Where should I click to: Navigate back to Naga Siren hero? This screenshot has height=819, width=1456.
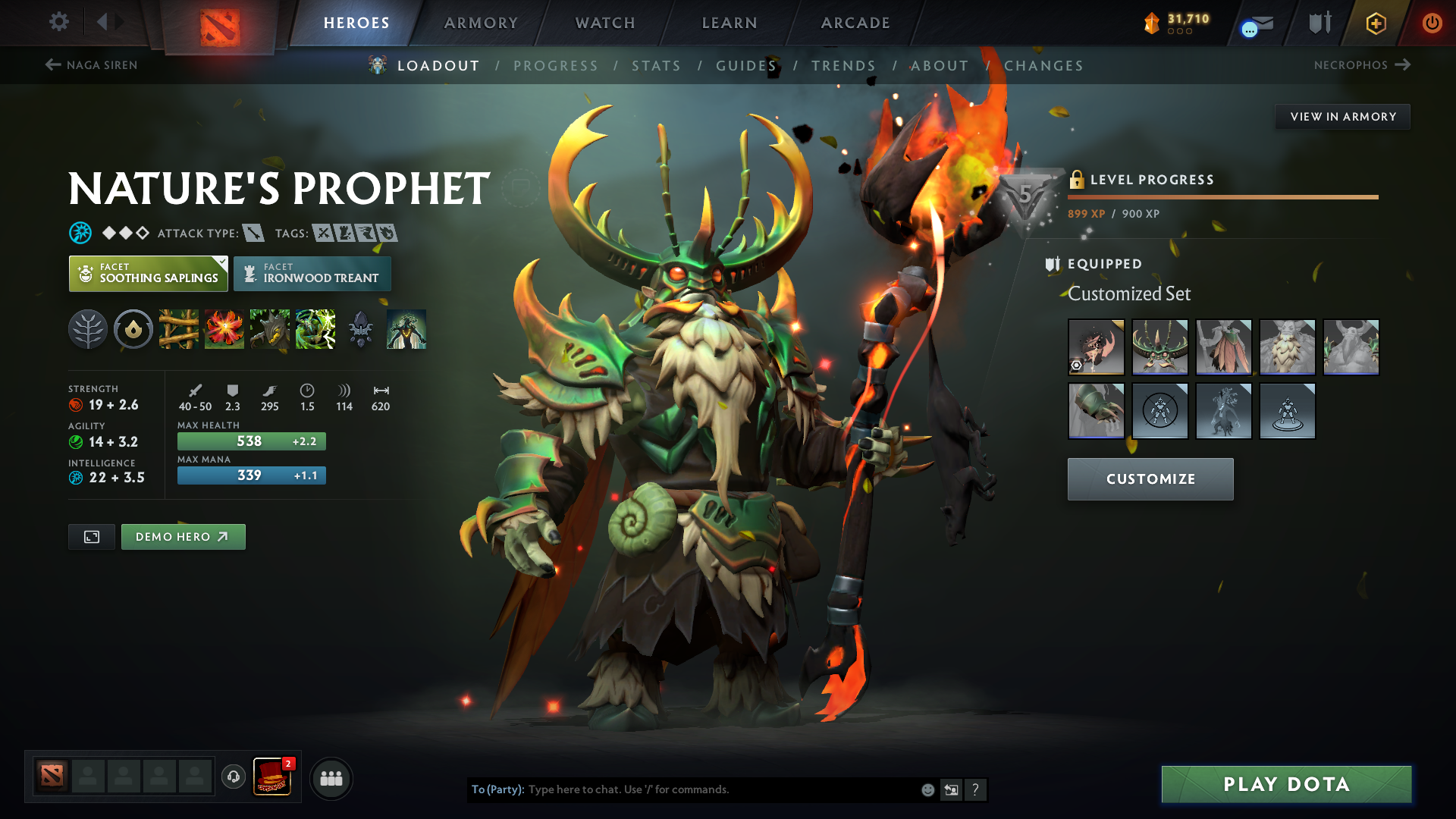[x=90, y=65]
